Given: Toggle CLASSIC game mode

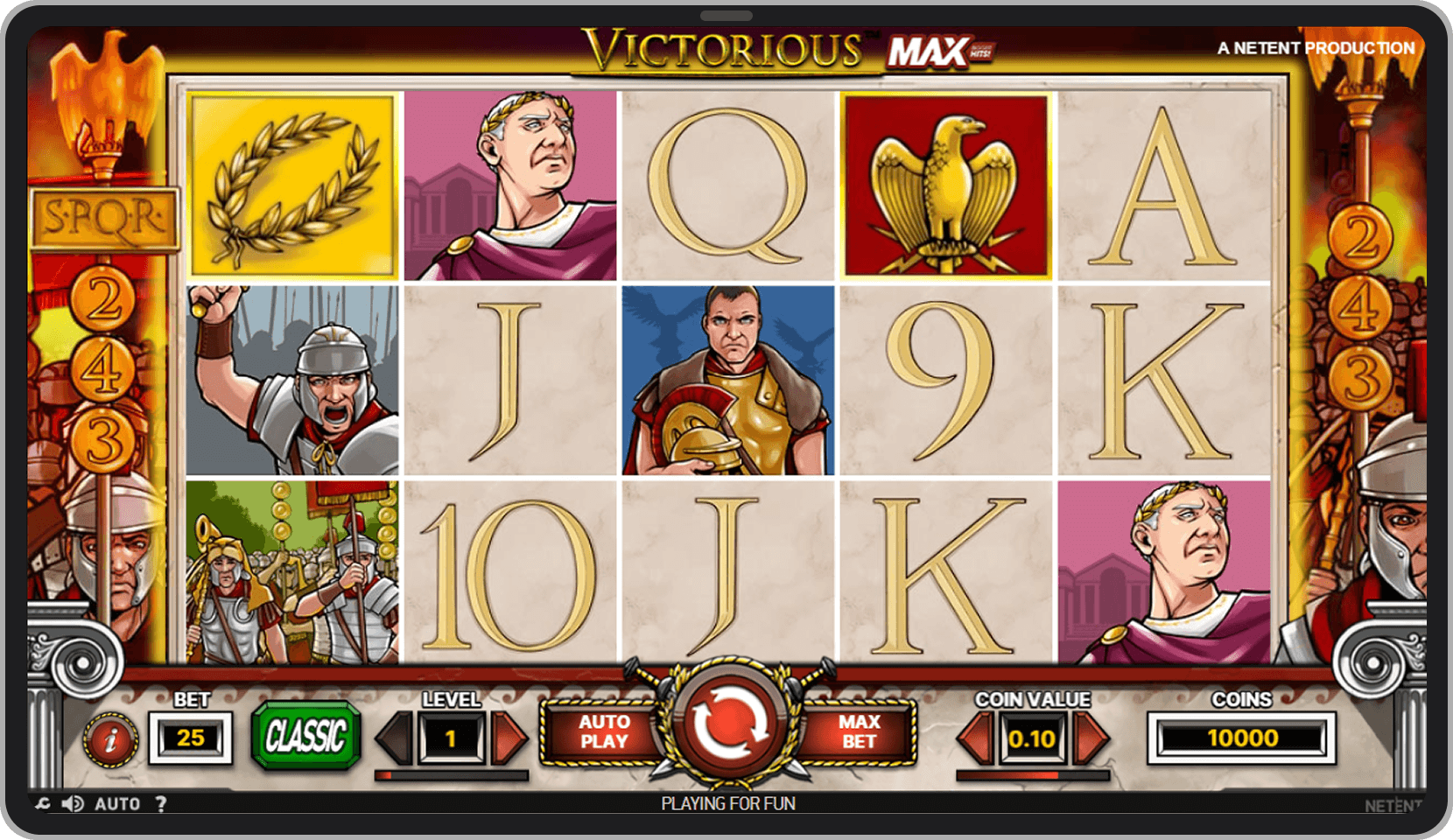Looking at the screenshot, I should [x=307, y=737].
